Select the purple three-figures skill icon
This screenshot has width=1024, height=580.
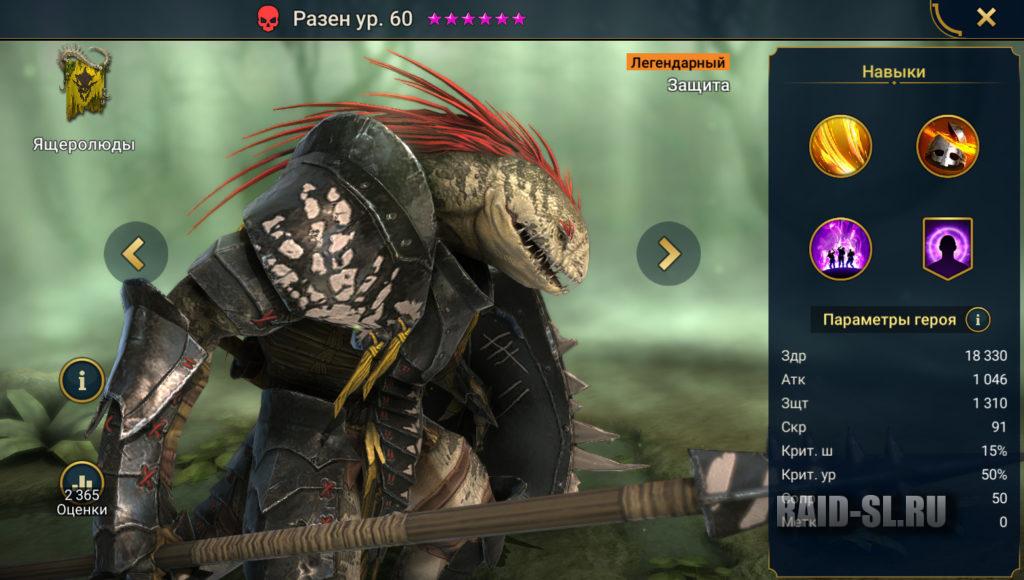pyautogui.click(x=840, y=249)
